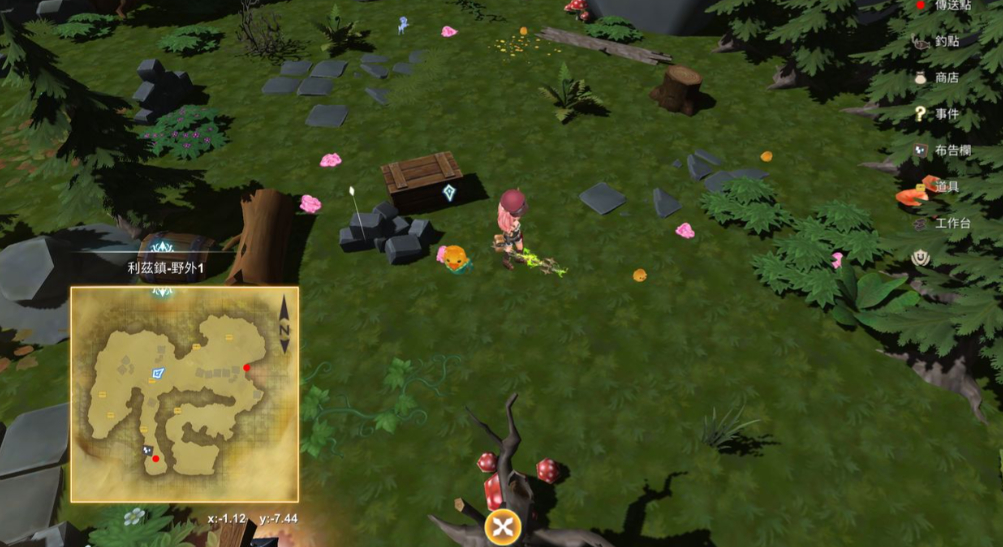Click the minimap of 利茲鎮-野外1
This screenshot has width=1003, height=547.
[x=184, y=394]
